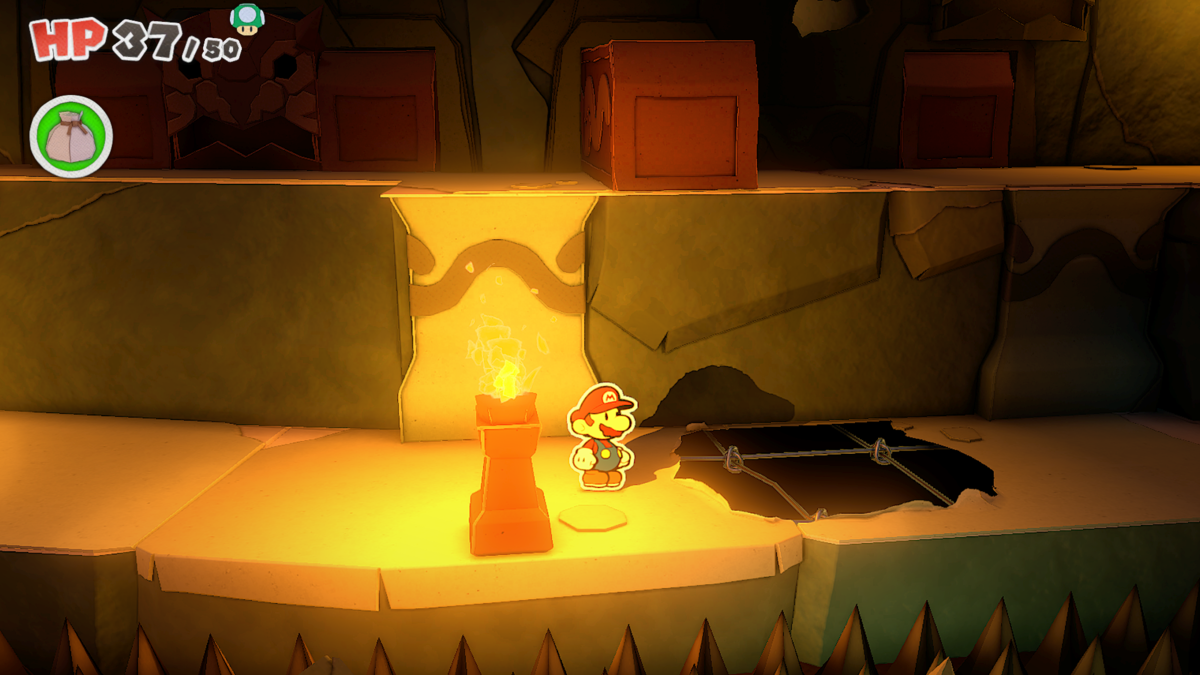Select the green 1-Up mushroom icon
The width and height of the screenshot is (1200, 675).
coord(245,19)
